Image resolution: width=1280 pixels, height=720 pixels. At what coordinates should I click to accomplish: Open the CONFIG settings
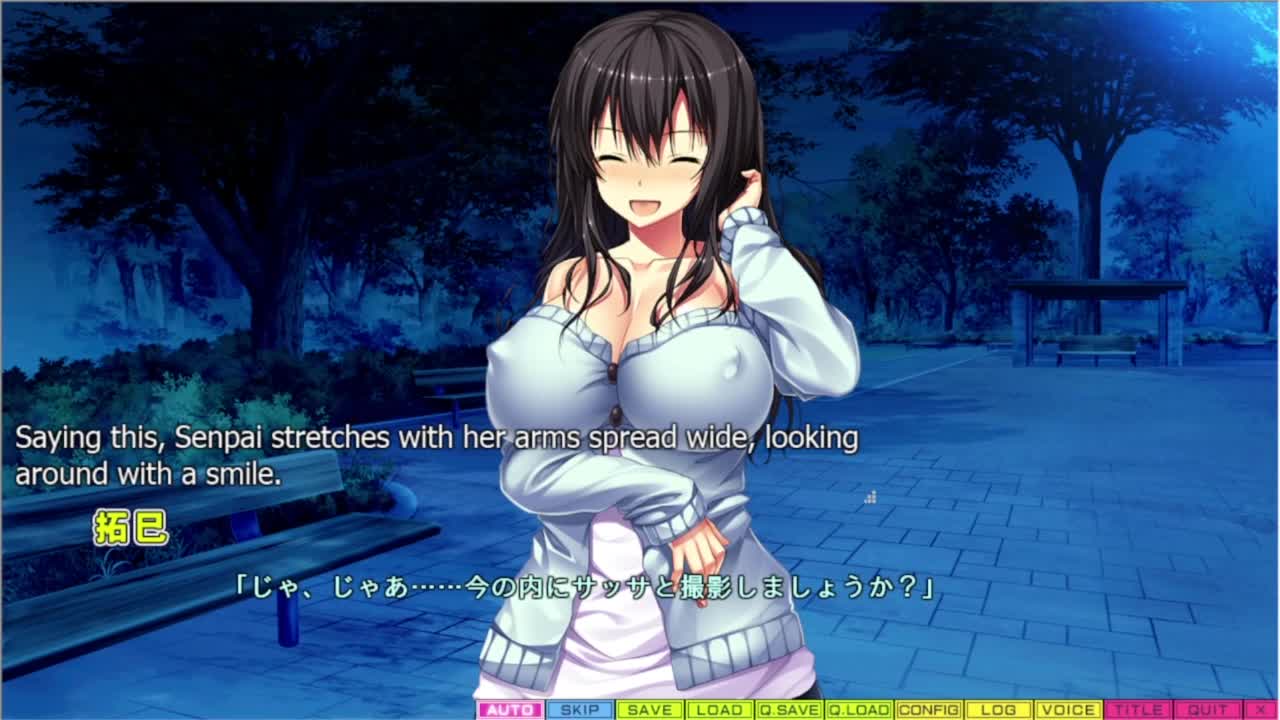[x=928, y=710]
